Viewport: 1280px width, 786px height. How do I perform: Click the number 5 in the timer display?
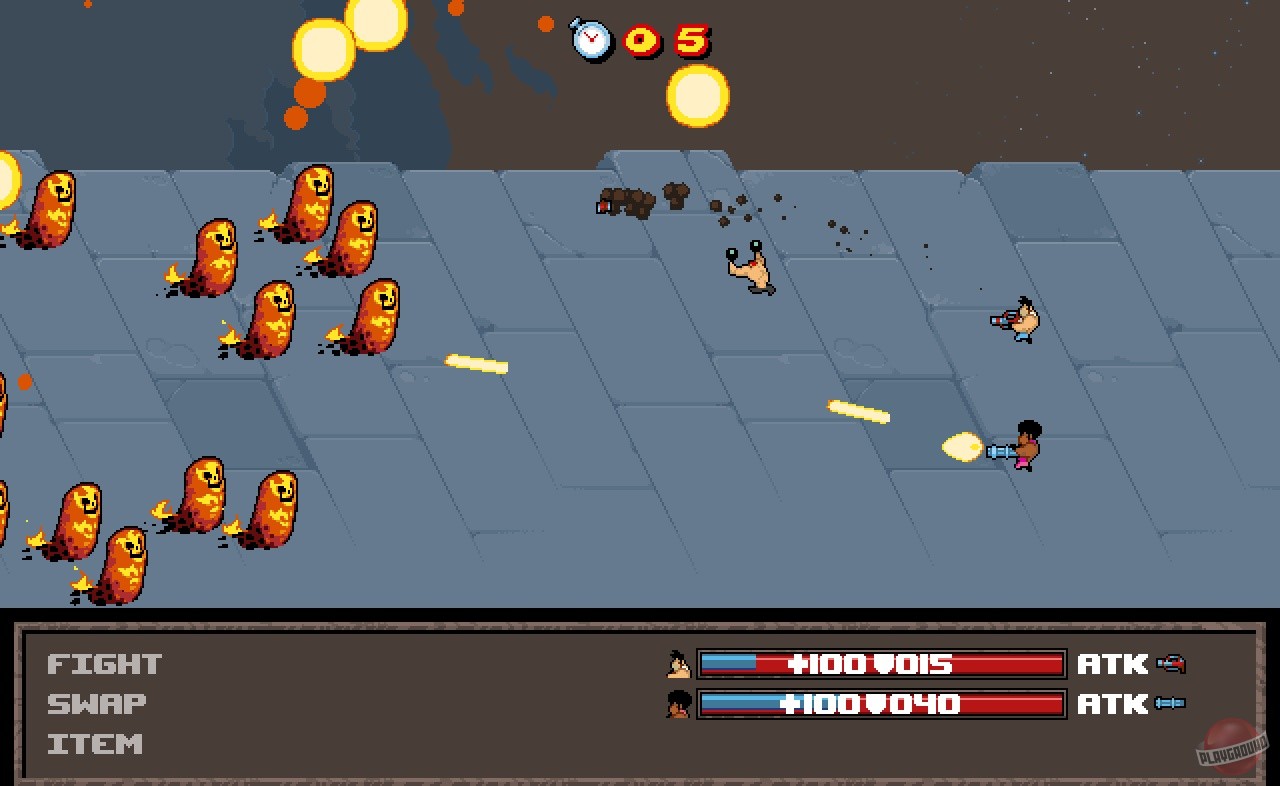(694, 38)
